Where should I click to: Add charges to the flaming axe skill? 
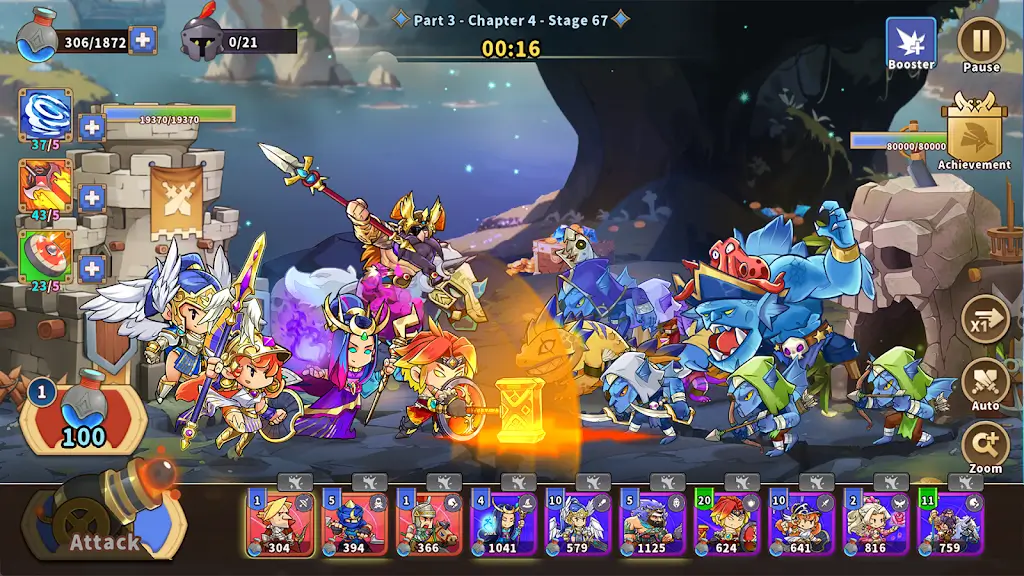point(92,197)
